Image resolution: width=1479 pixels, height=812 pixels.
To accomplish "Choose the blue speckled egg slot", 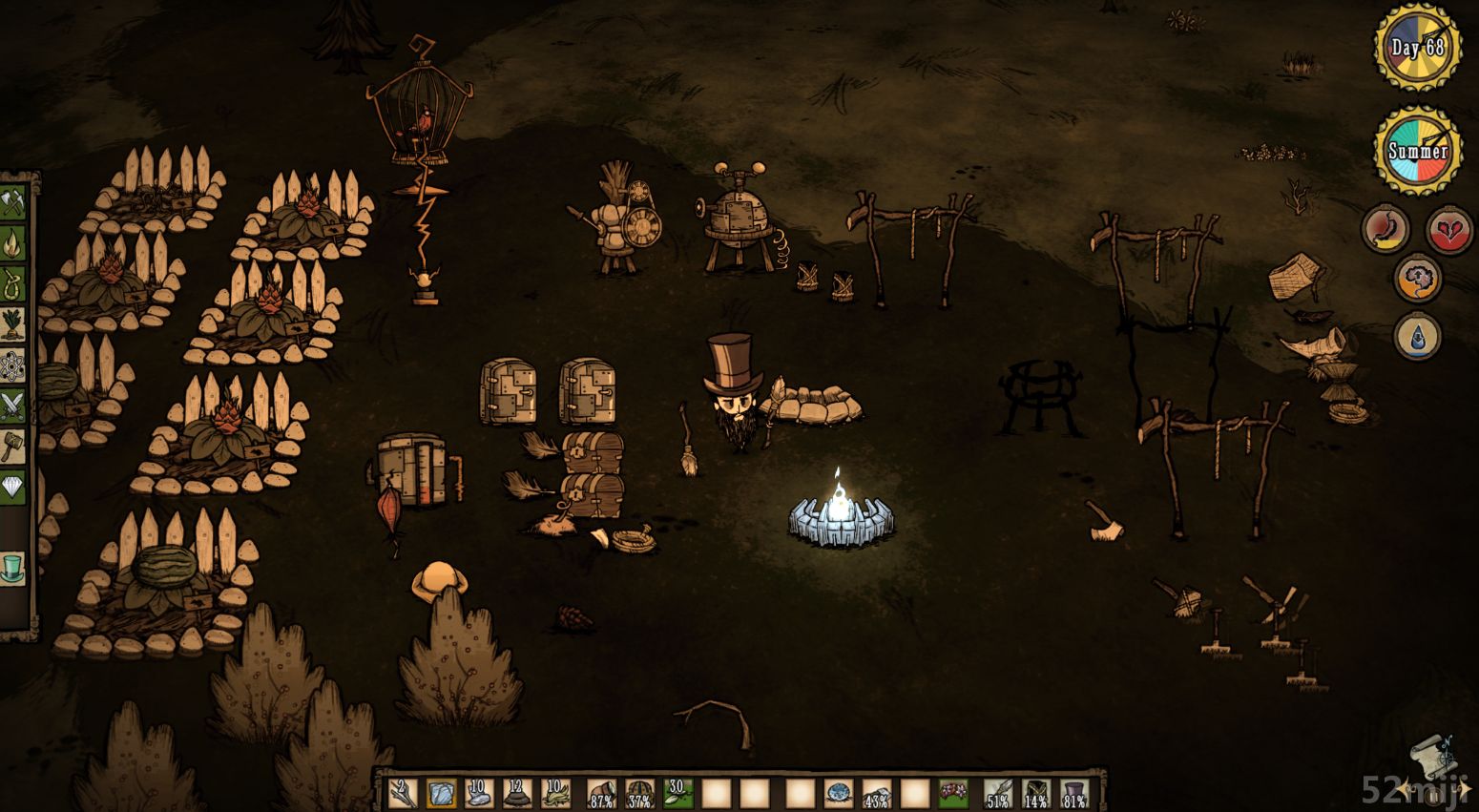I will click(839, 793).
